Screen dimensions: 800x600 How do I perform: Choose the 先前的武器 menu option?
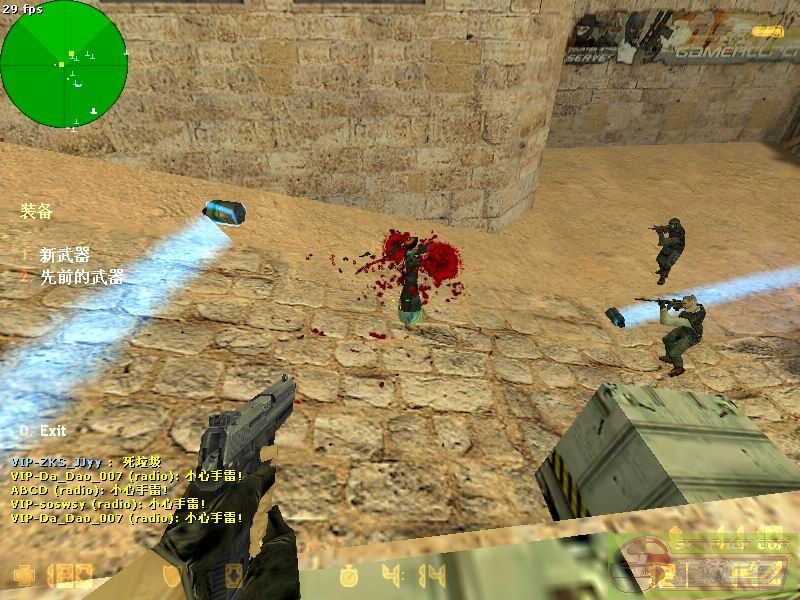pos(81,277)
